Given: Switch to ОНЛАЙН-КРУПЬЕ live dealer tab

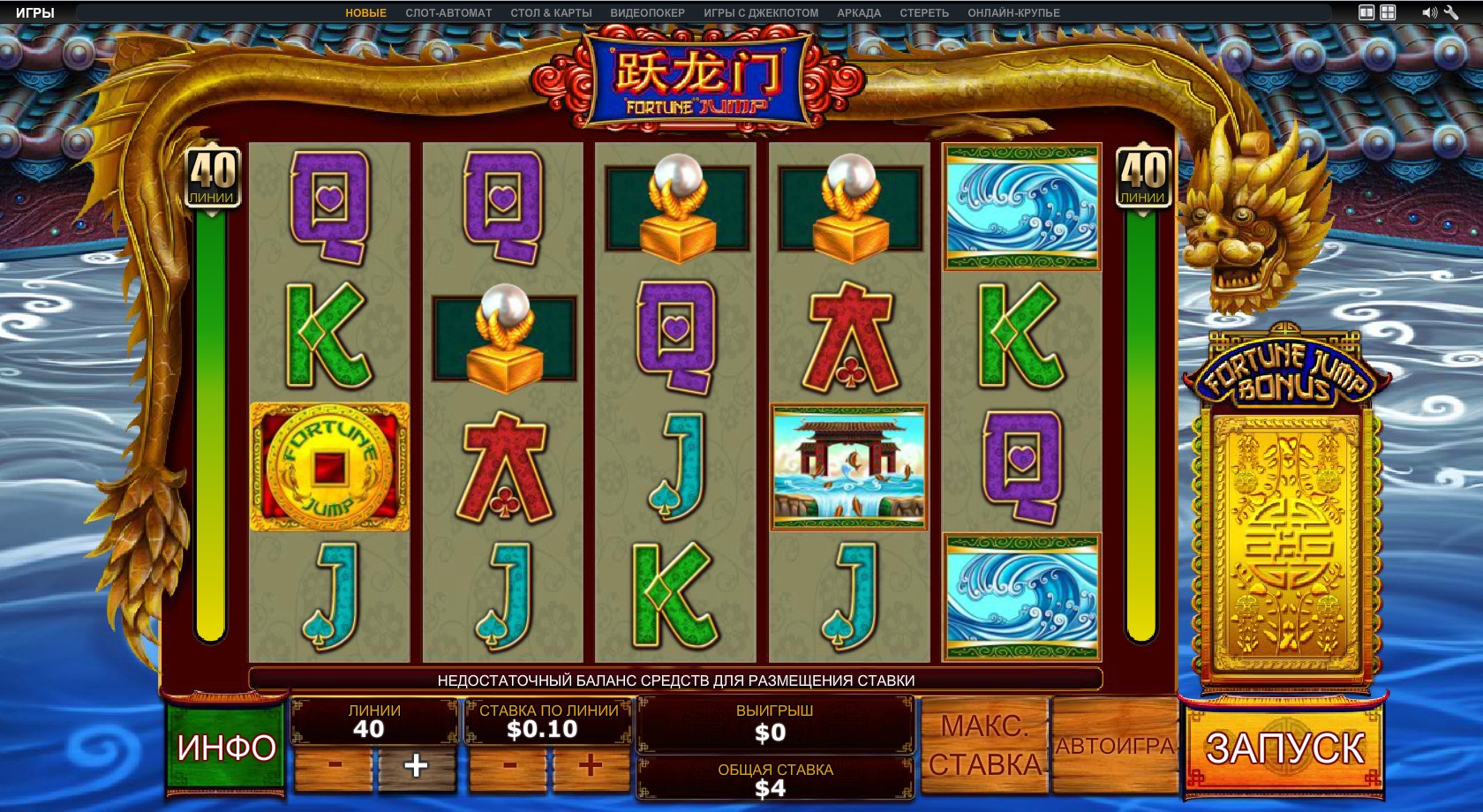Looking at the screenshot, I should click(x=1013, y=13).
